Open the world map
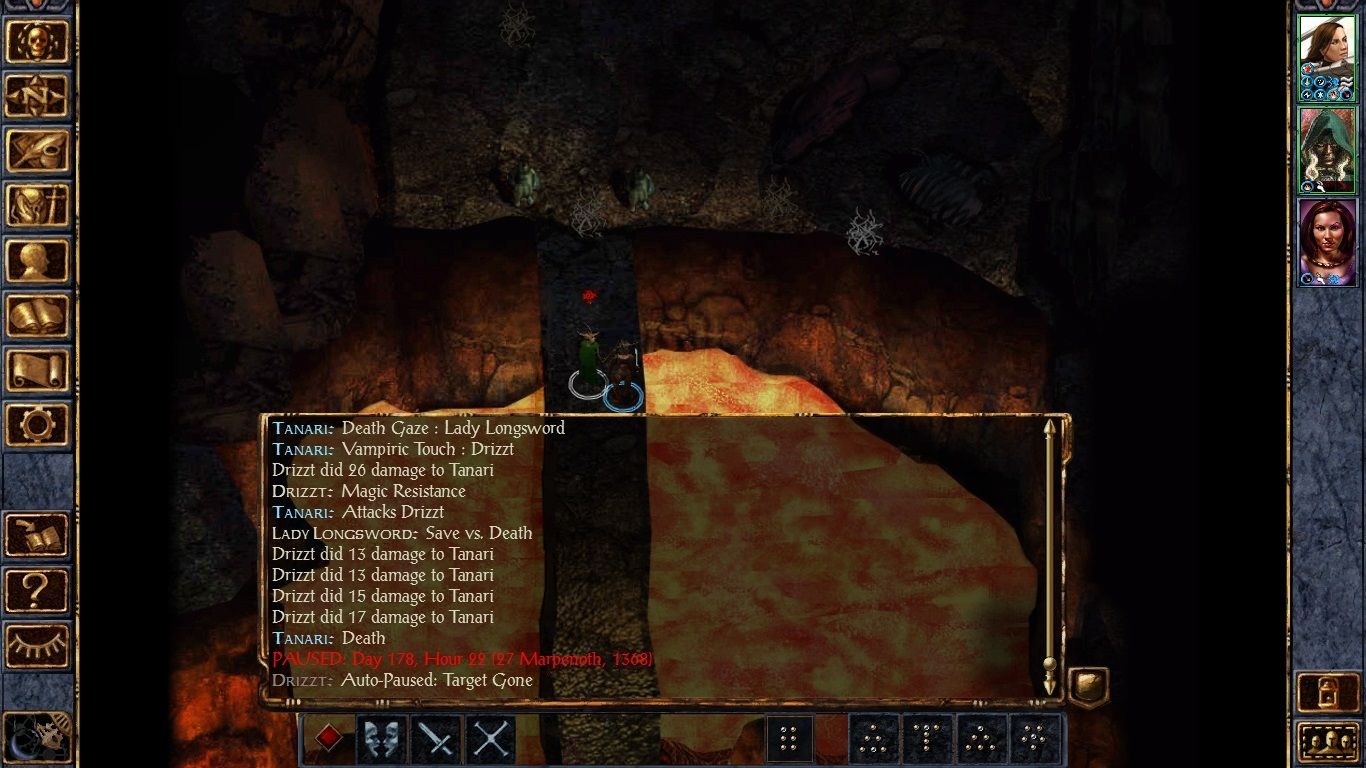 point(38,96)
